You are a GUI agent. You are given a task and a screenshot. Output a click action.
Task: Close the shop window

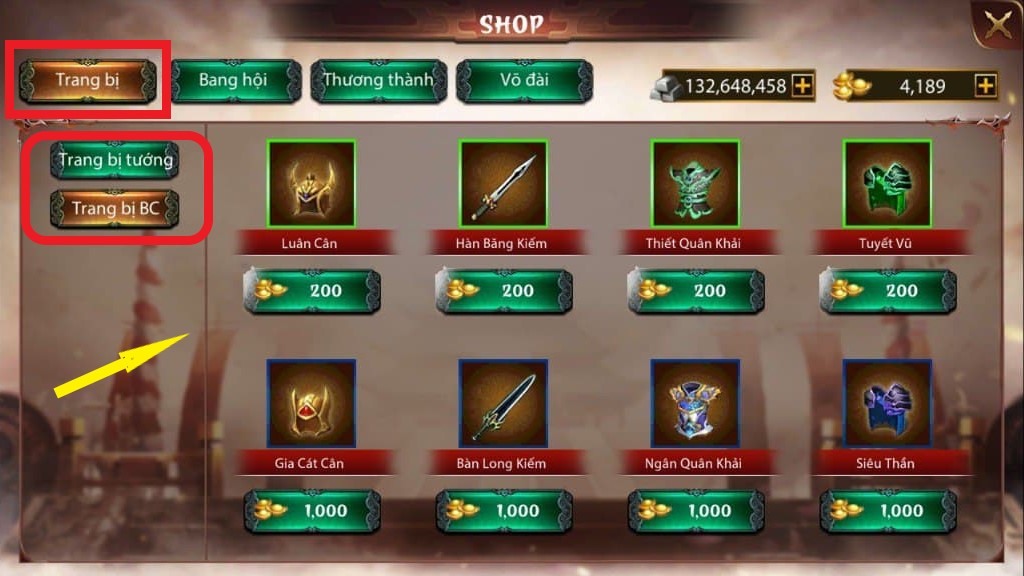click(x=997, y=27)
